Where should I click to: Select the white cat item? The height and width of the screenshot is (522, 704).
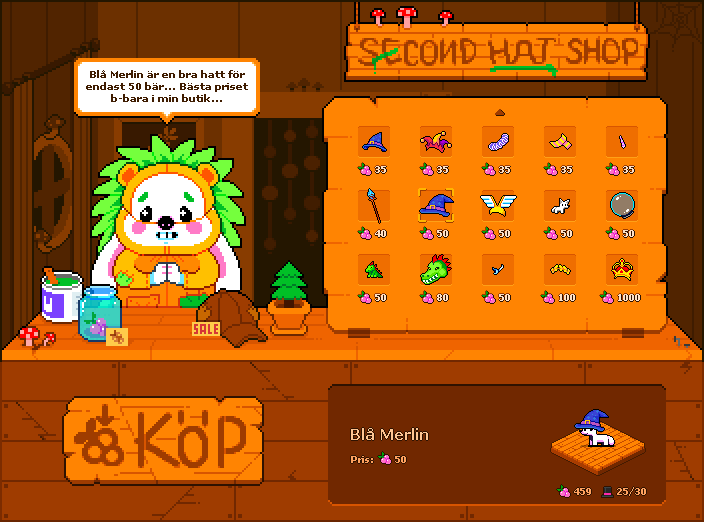[558, 206]
